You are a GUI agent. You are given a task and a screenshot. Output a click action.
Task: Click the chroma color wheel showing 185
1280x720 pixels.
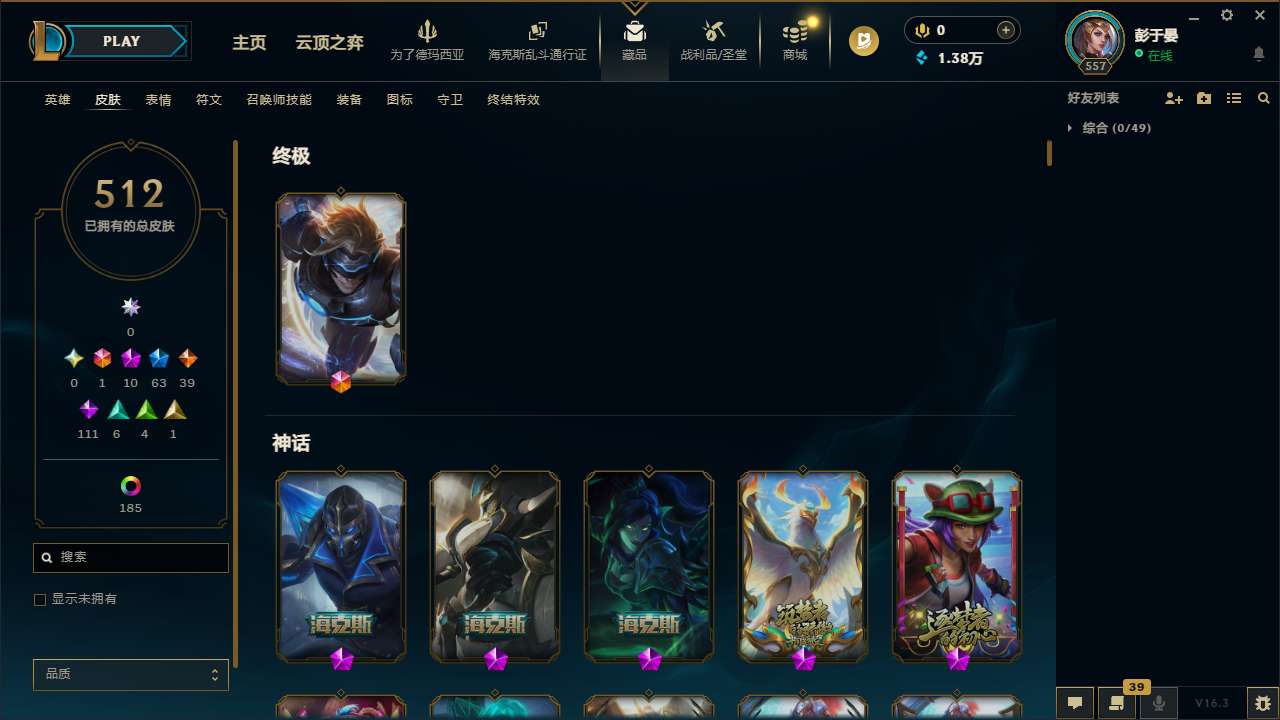130,487
